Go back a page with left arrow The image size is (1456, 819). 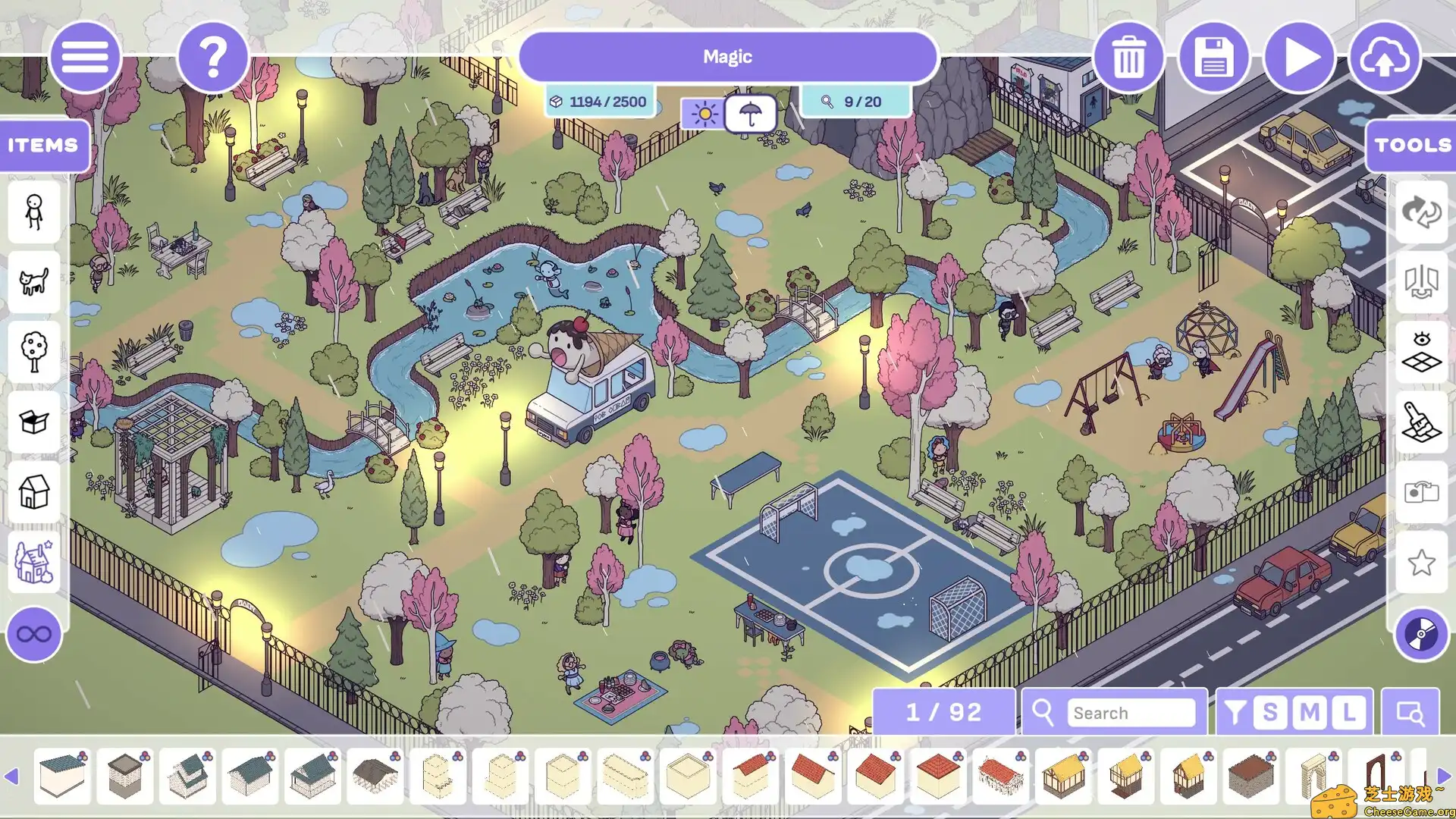(11, 775)
